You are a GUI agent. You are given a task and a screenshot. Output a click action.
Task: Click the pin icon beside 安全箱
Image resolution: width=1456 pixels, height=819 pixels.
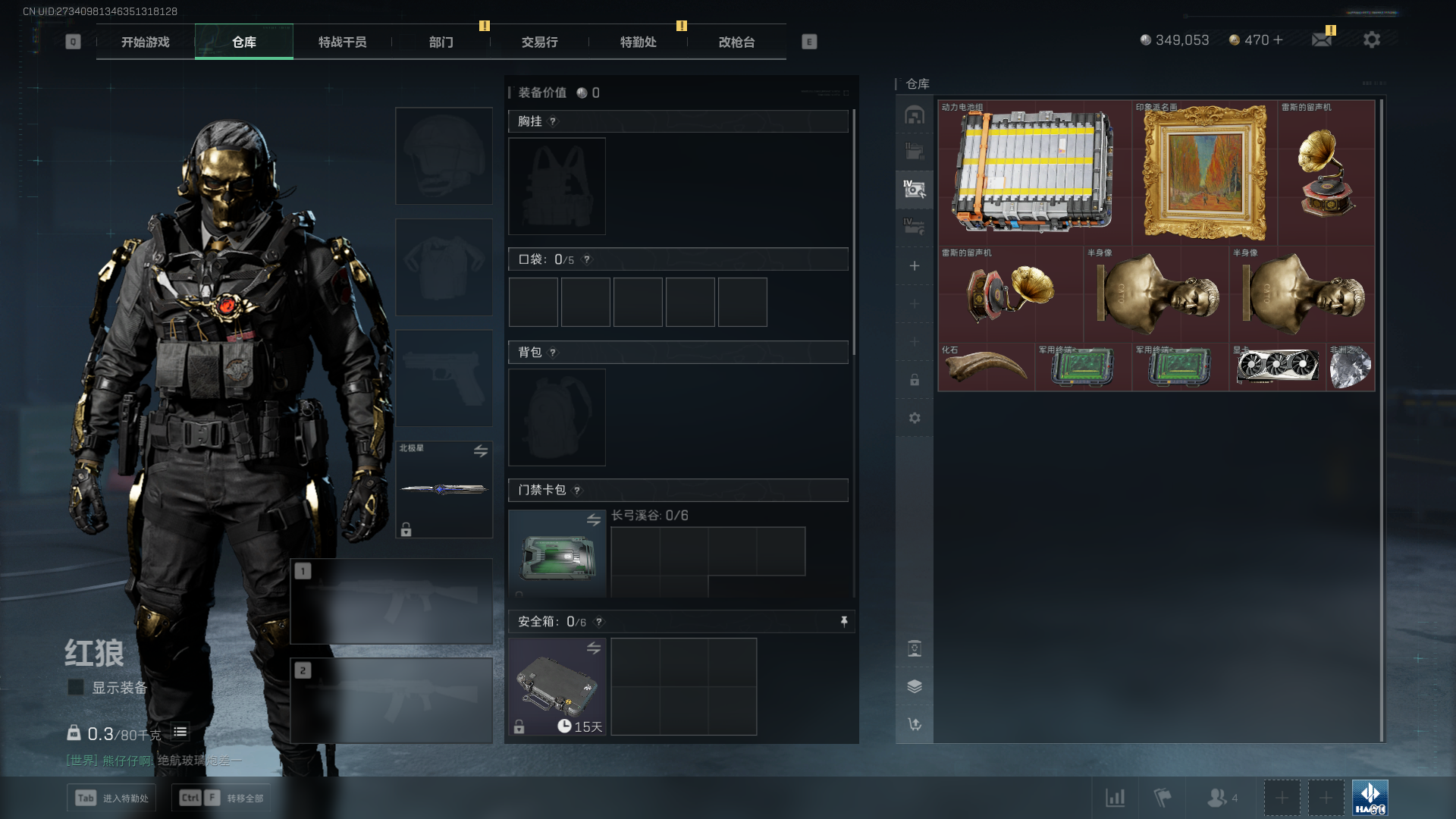click(844, 622)
